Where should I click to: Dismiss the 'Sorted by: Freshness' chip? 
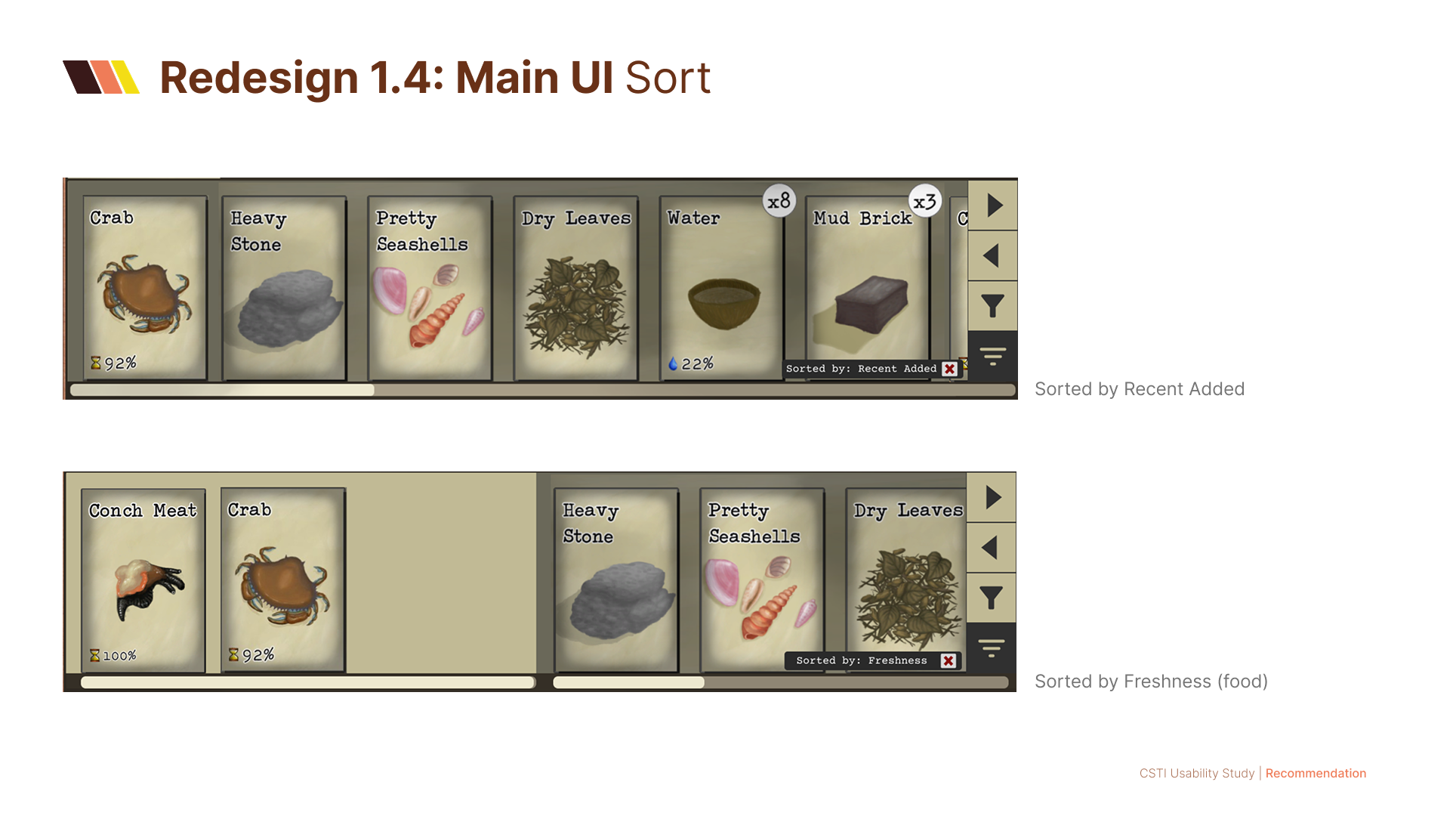point(949,660)
